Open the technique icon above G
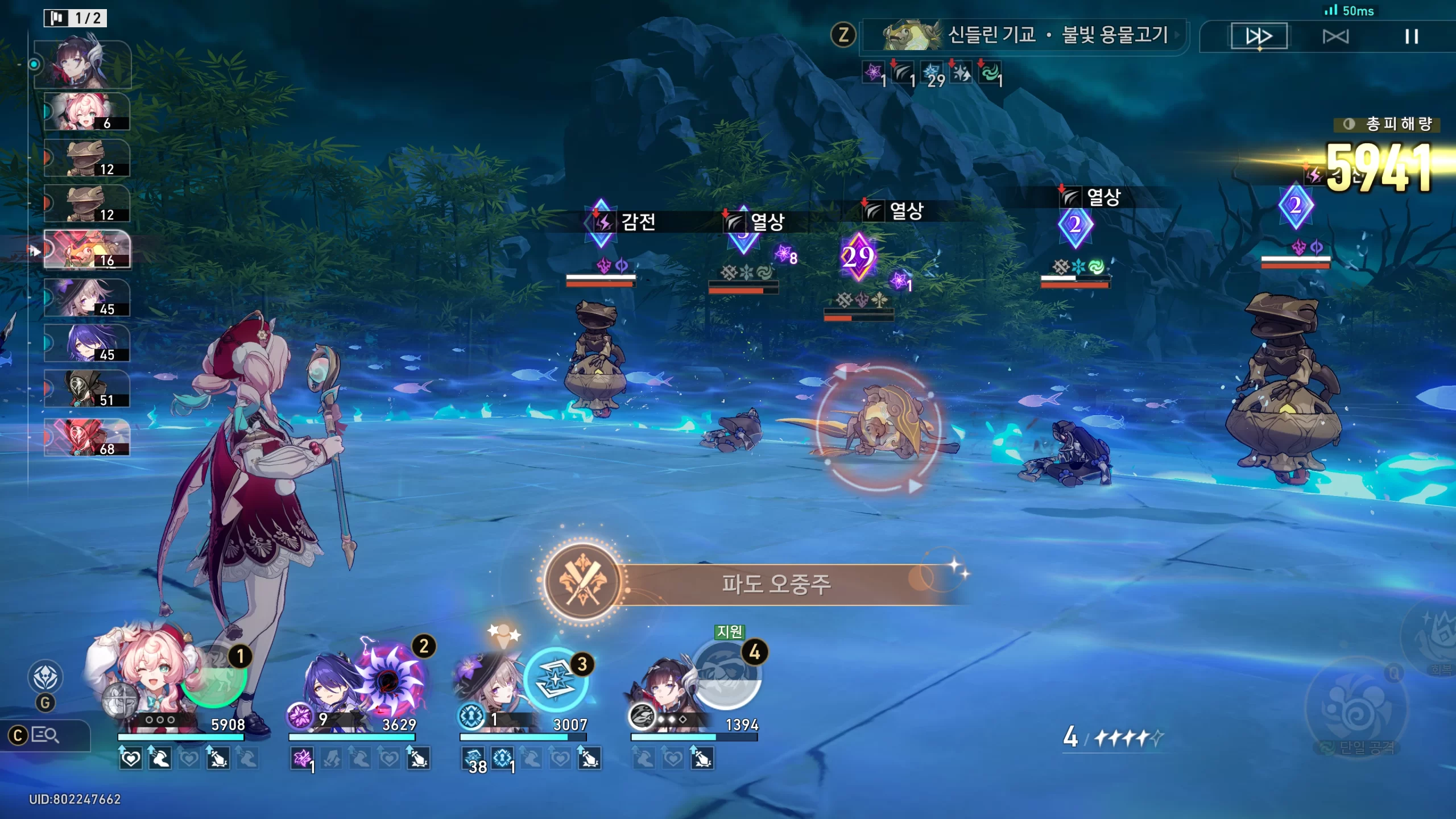 (x=45, y=677)
